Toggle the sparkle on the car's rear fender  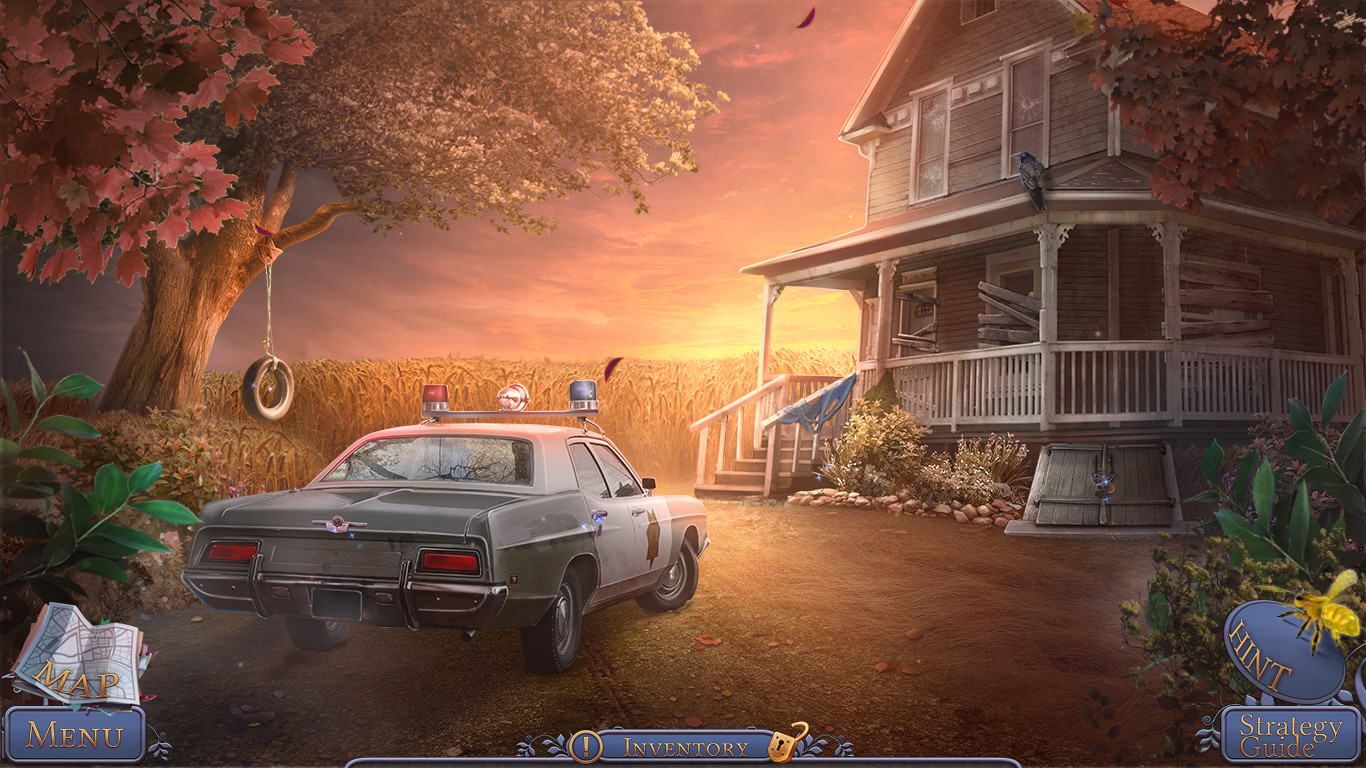click(583, 525)
